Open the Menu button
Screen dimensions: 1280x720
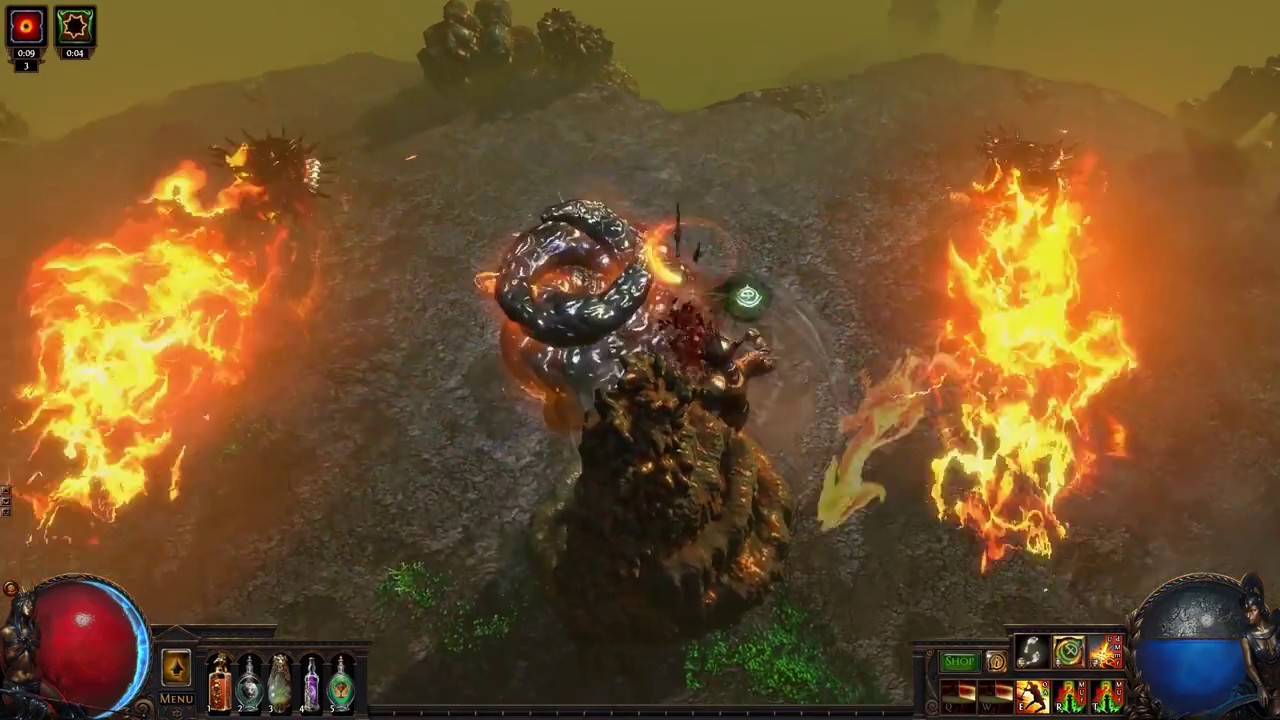point(176,699)
